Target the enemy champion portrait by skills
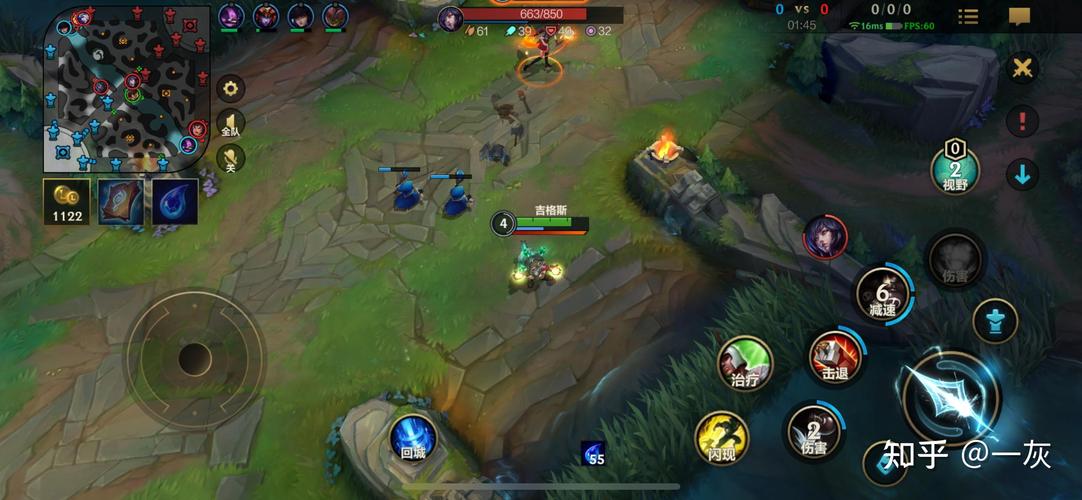This screenshot has width=1082, height=500. point(823,237)
